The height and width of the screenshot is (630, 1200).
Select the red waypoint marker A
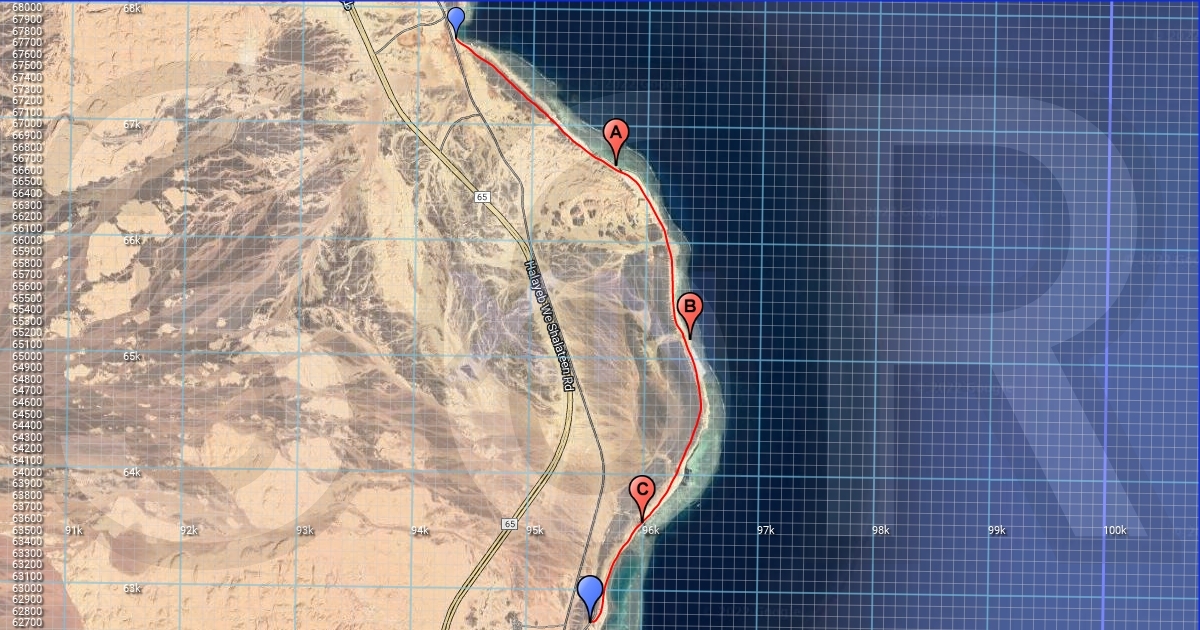[x=616, y=135]
